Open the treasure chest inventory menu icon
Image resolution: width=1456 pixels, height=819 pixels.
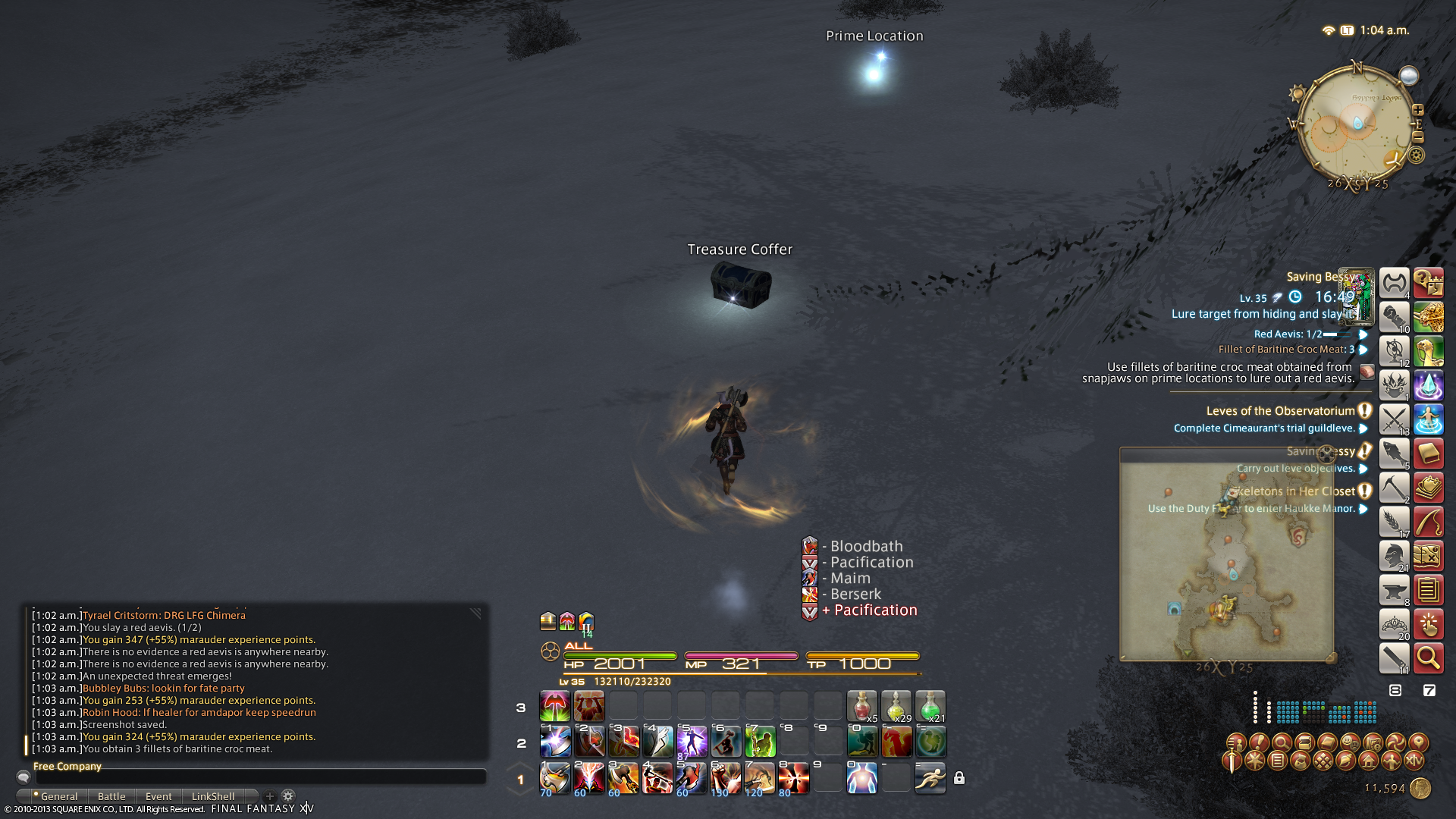pyautogui.click(x=1304, y=742)
